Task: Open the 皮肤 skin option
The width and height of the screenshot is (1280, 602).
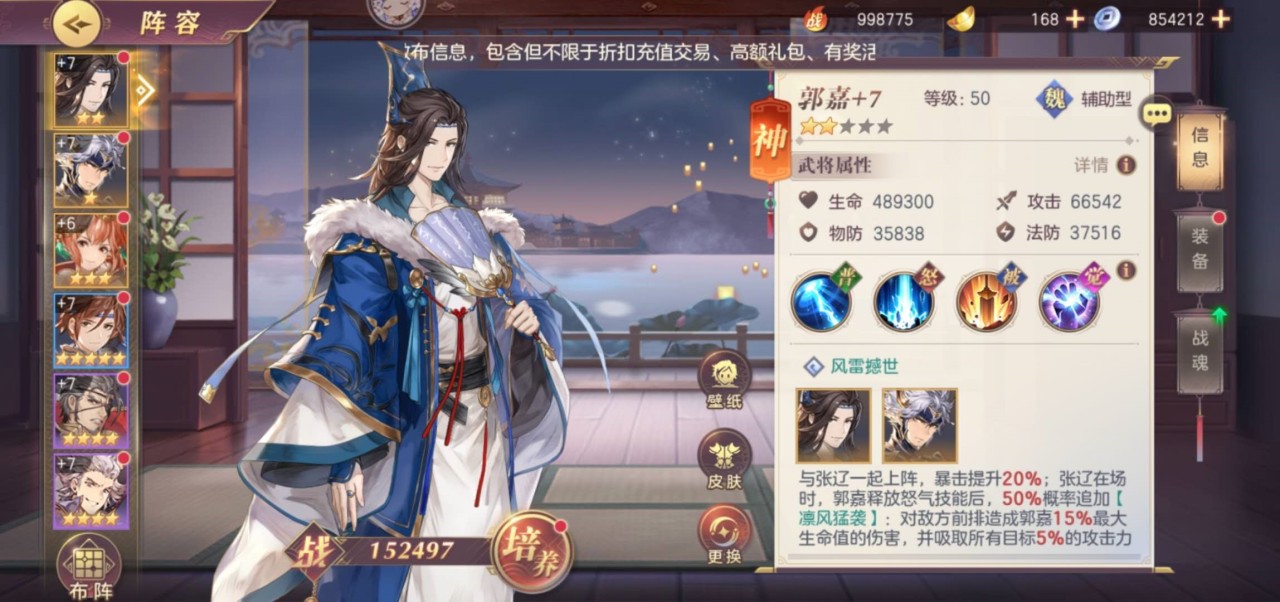Action: point(725,460)
